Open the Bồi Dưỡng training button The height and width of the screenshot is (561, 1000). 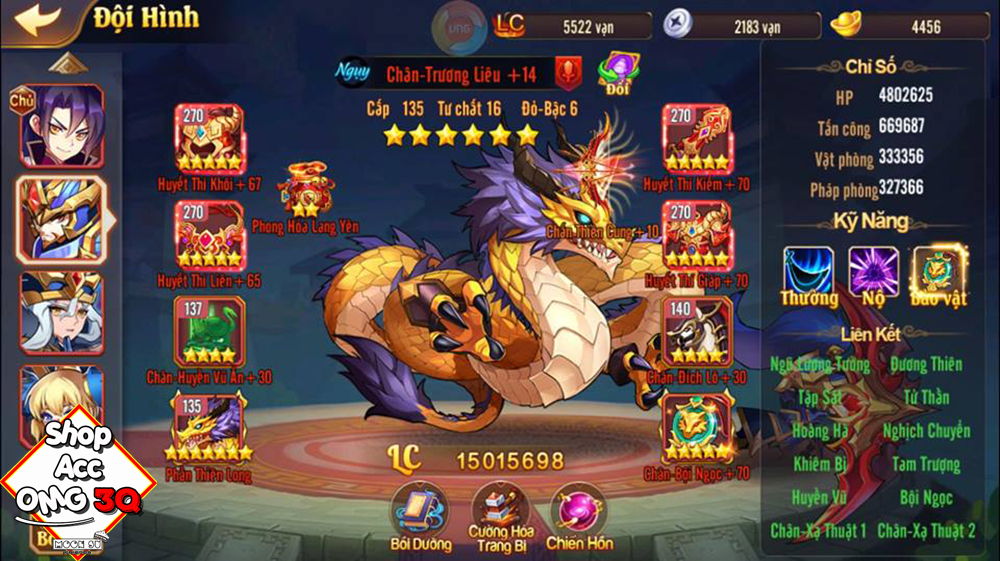(x=421, y=509)
